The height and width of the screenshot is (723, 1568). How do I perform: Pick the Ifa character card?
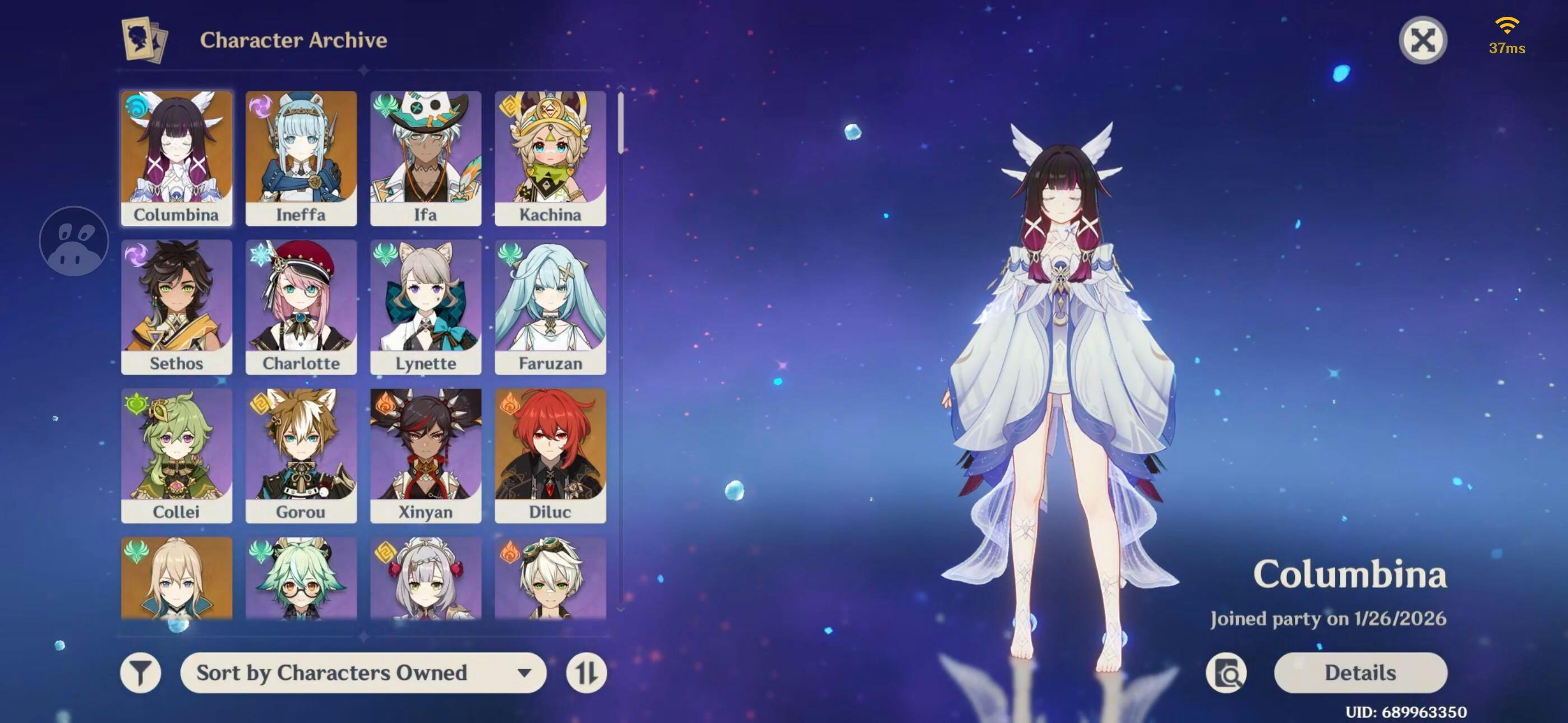[426, 157]
